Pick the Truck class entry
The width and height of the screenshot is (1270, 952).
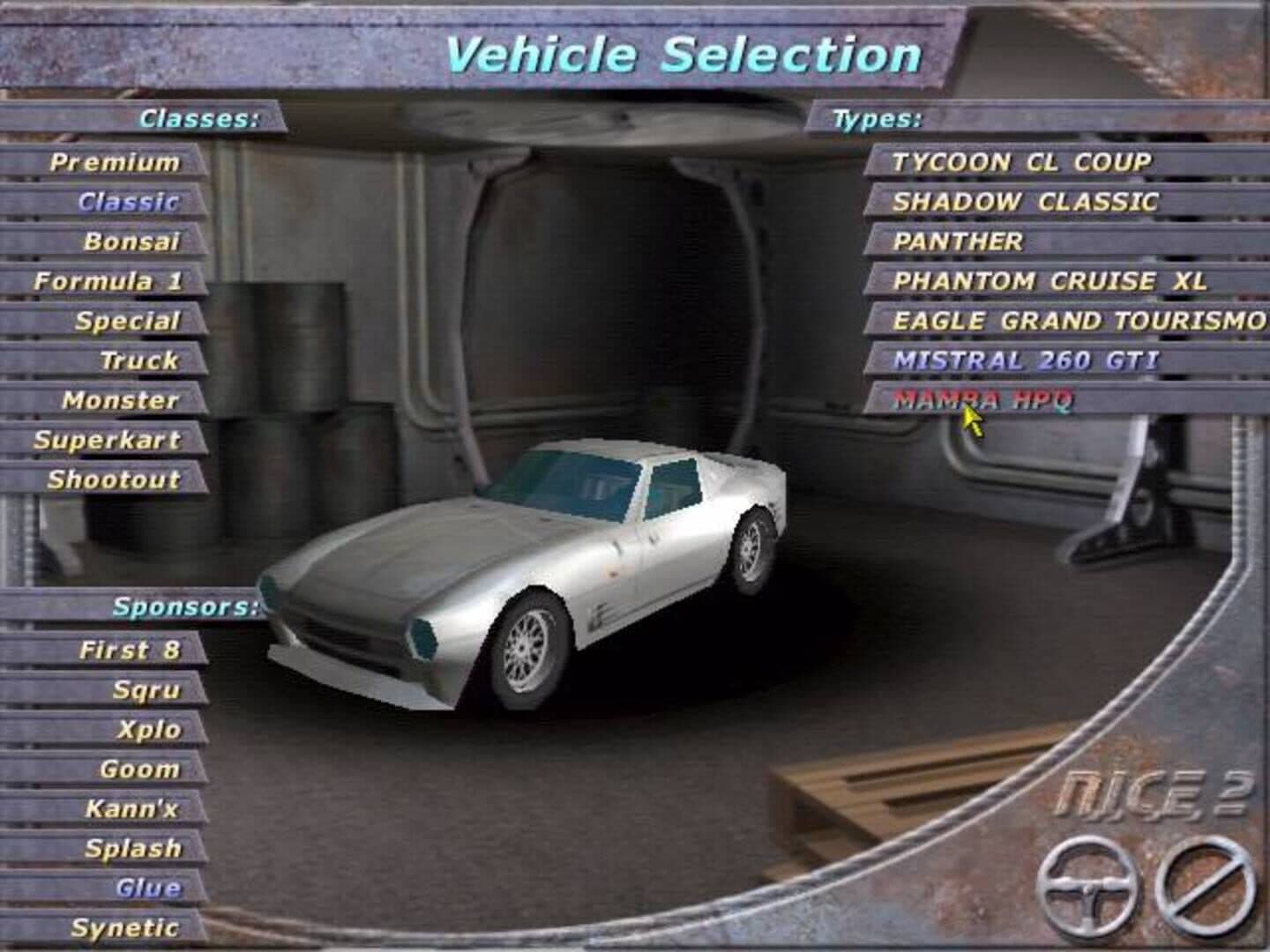pyautogui.click(x=139, y=361)
